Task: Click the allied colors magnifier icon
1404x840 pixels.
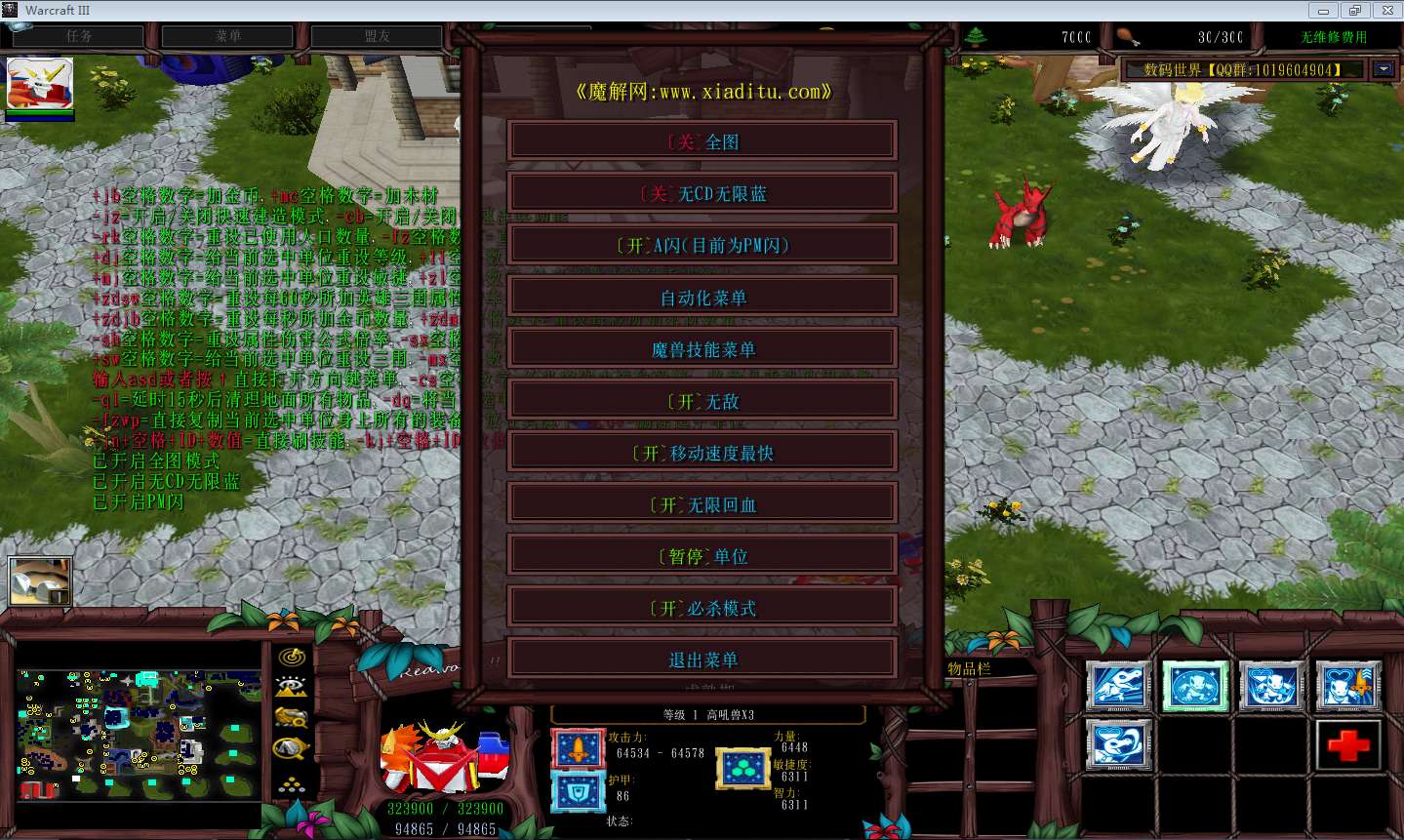Action: click(x=288, y=749)
